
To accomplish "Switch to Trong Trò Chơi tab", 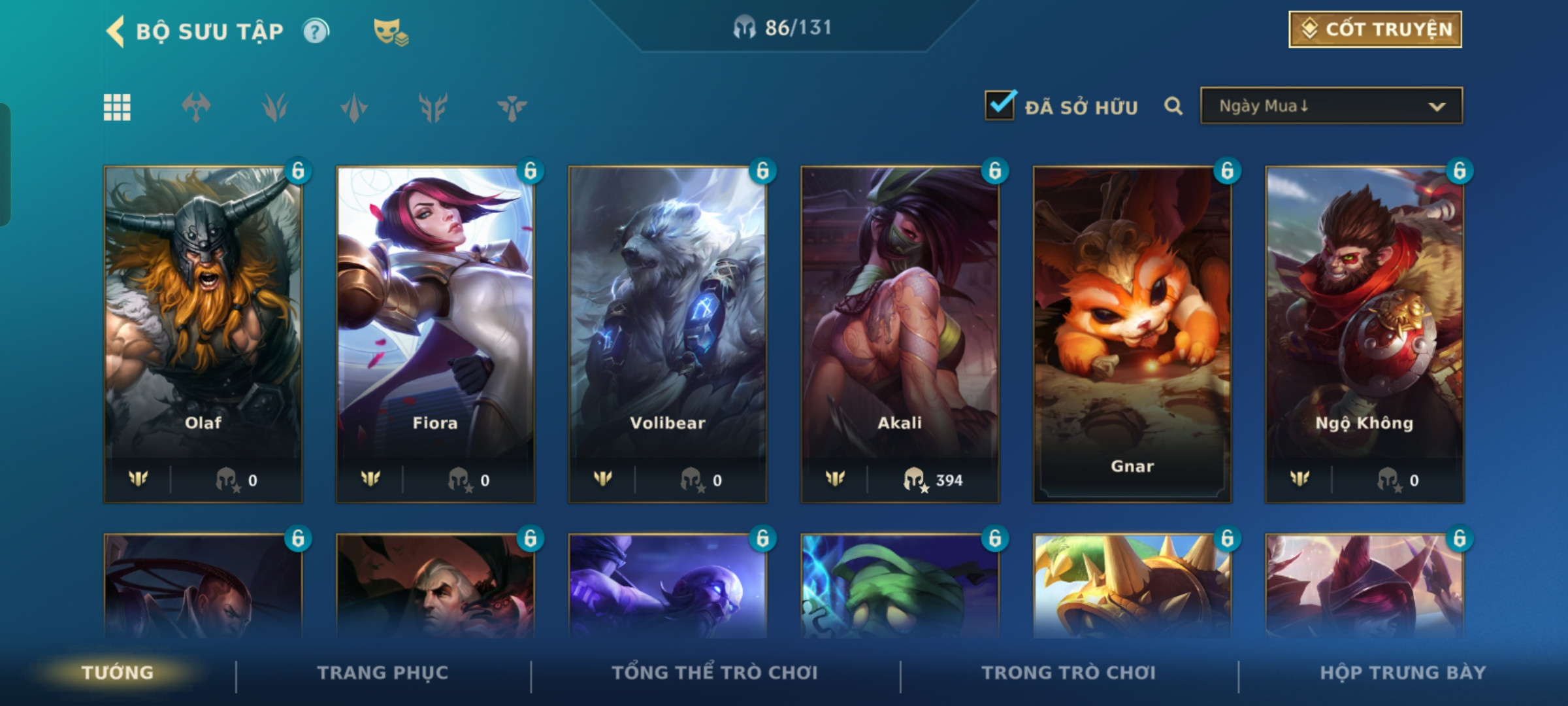I will click(x=1069, y=673).
